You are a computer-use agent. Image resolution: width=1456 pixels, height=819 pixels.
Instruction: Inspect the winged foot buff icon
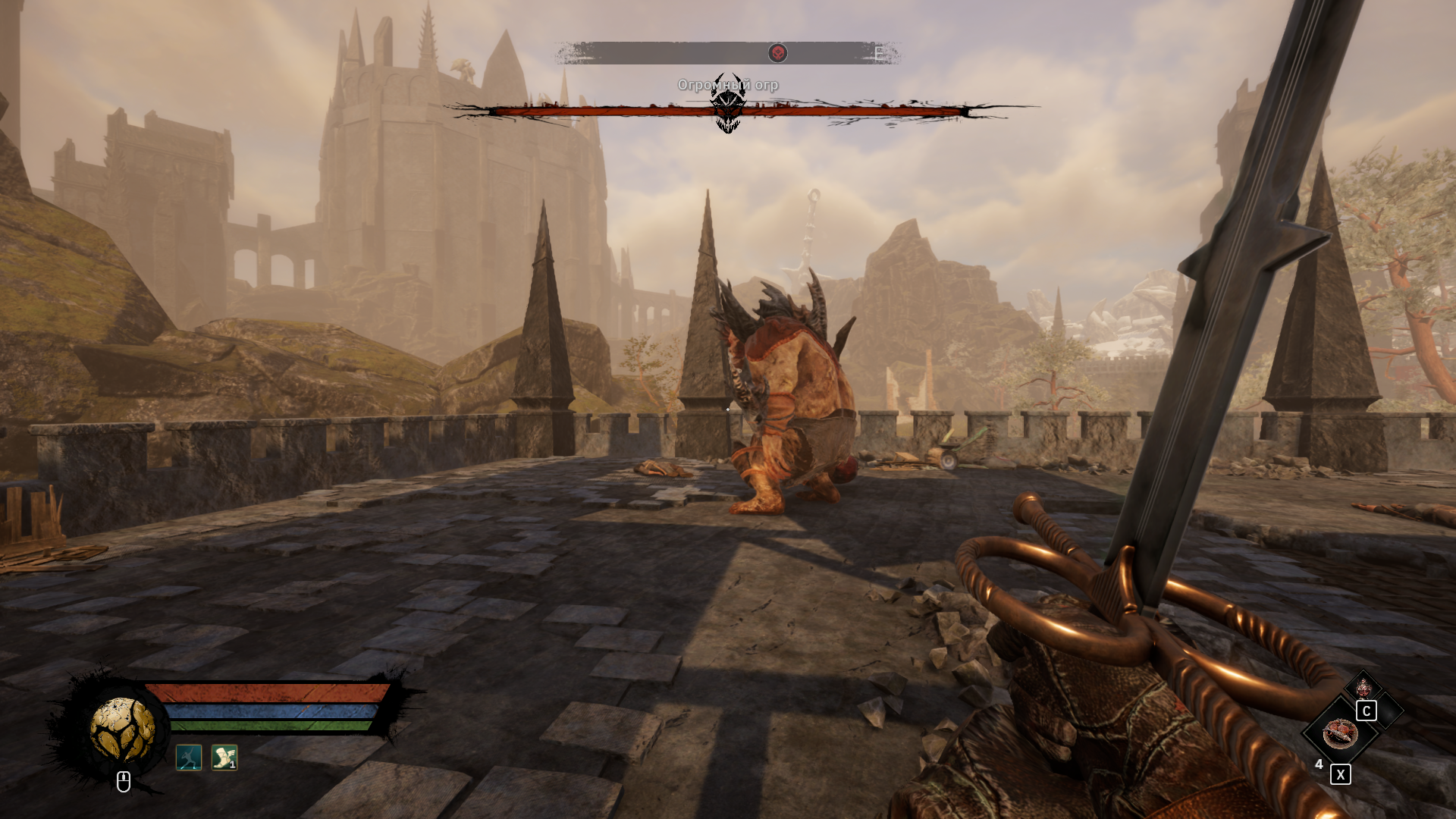[x=224, y=757]
